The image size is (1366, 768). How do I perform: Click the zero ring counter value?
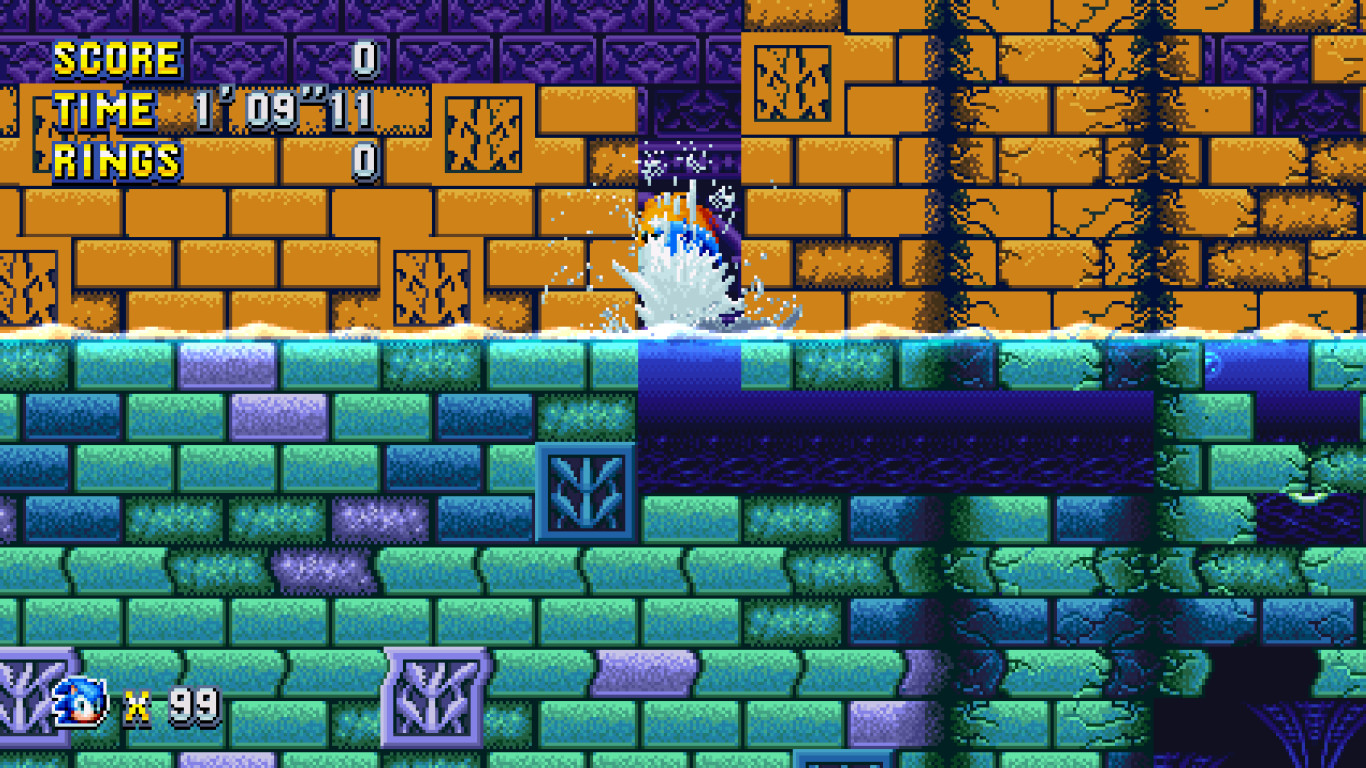[x=367, y=157]
